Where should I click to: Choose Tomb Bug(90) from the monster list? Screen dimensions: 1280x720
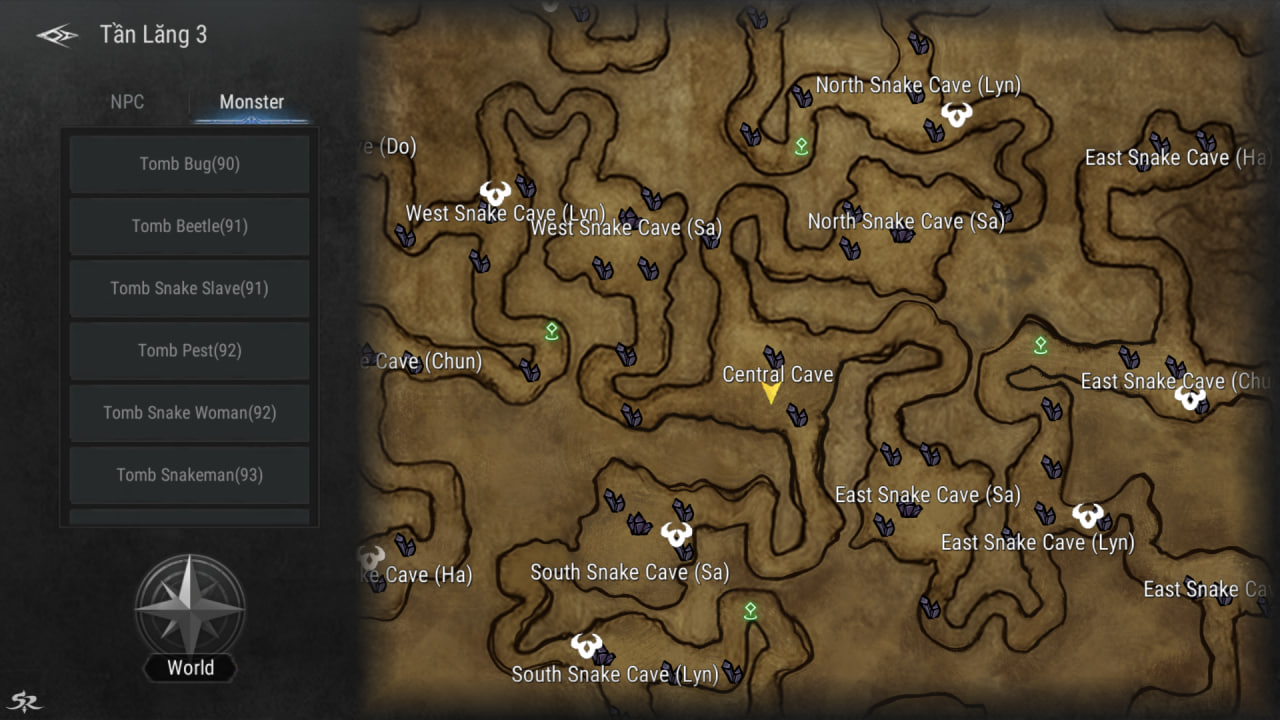pos(189,164)
